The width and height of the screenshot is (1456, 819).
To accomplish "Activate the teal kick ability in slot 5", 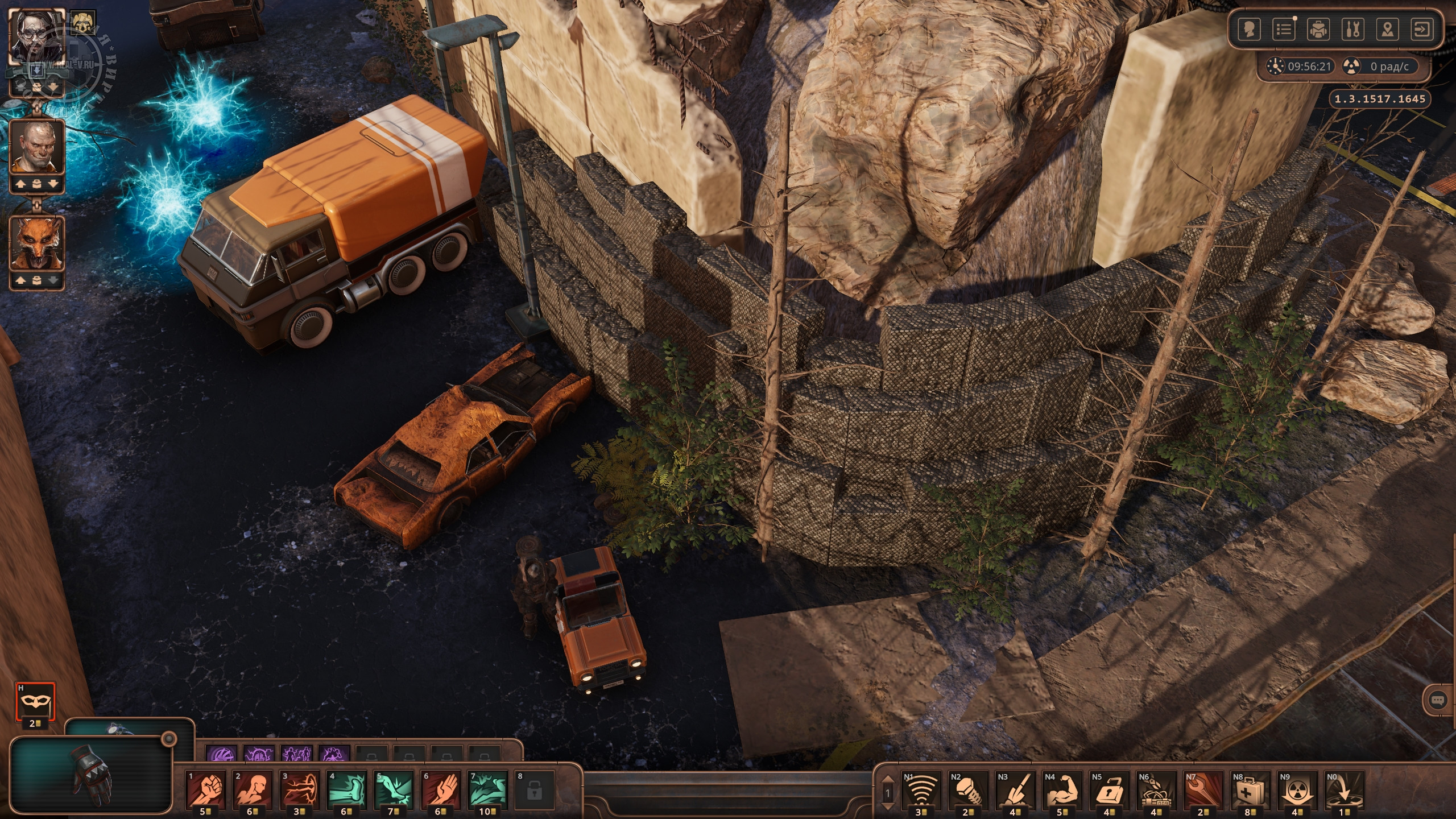I will point(394,789).
